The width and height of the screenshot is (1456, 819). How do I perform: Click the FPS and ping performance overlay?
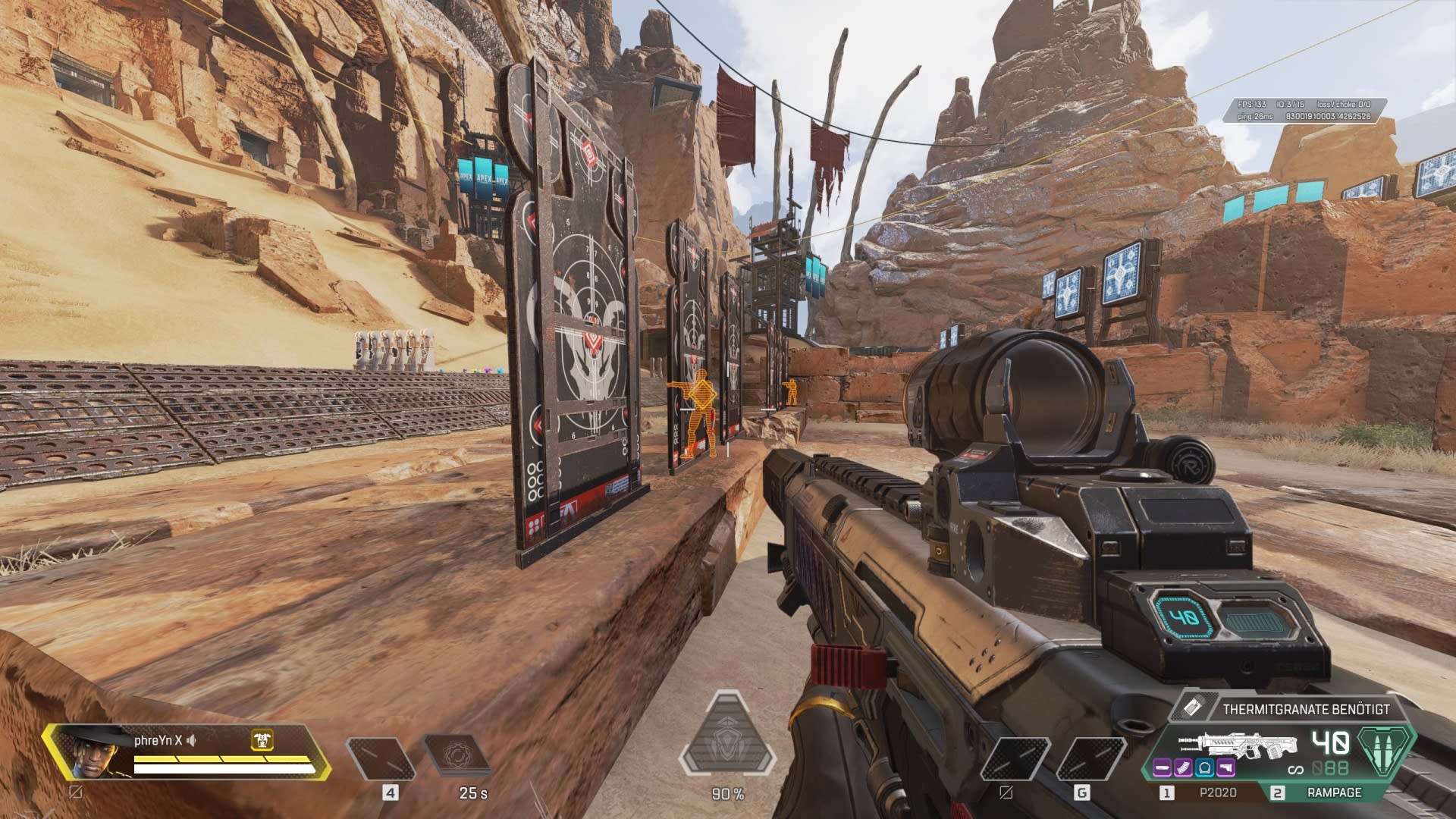tap(1304, 111)
